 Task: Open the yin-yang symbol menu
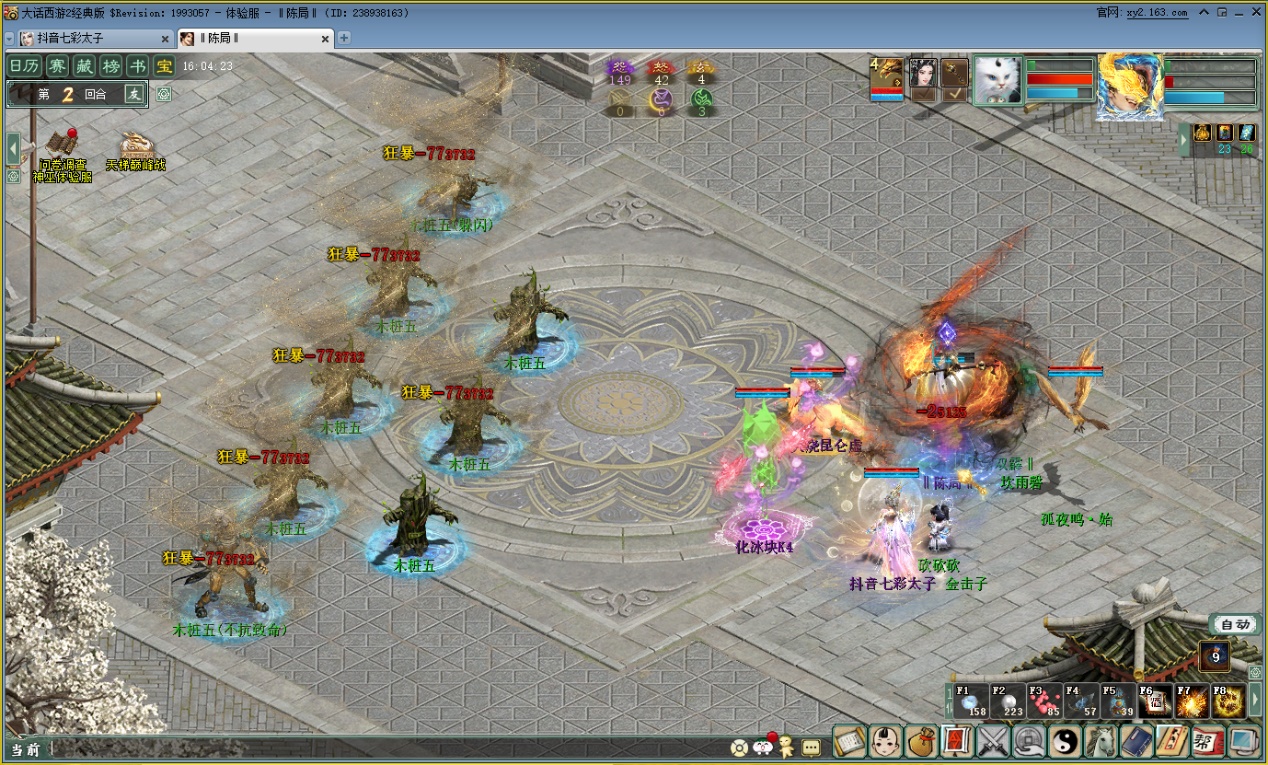tap(1064, 741)
